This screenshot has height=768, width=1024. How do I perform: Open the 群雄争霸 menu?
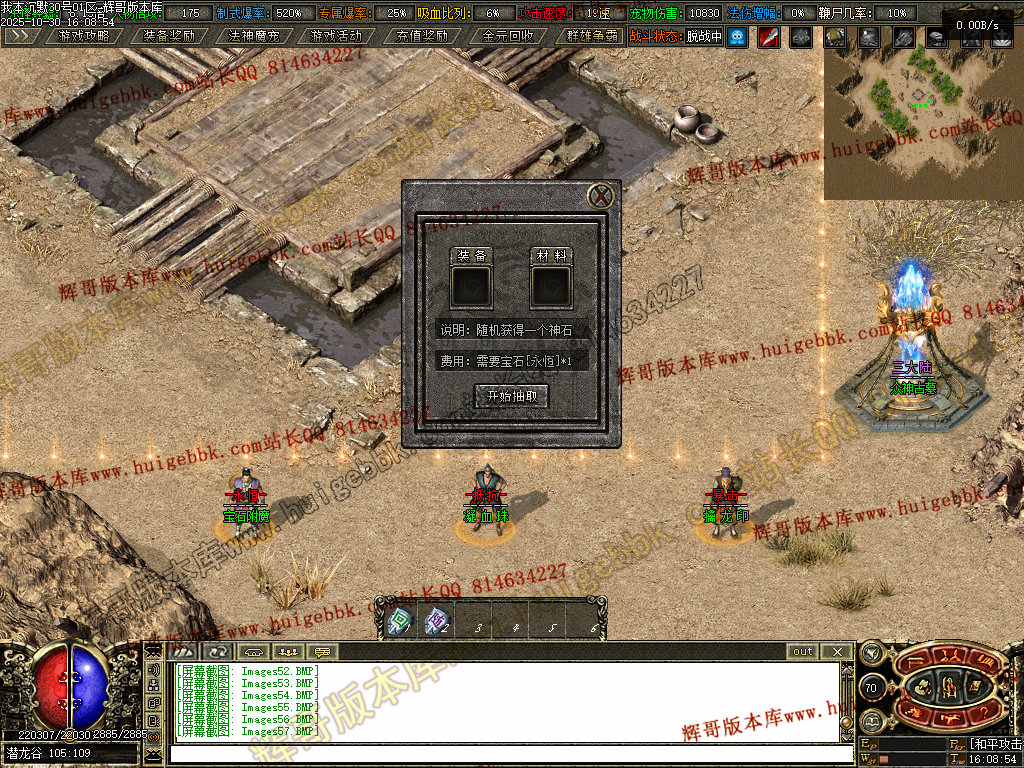593,36
